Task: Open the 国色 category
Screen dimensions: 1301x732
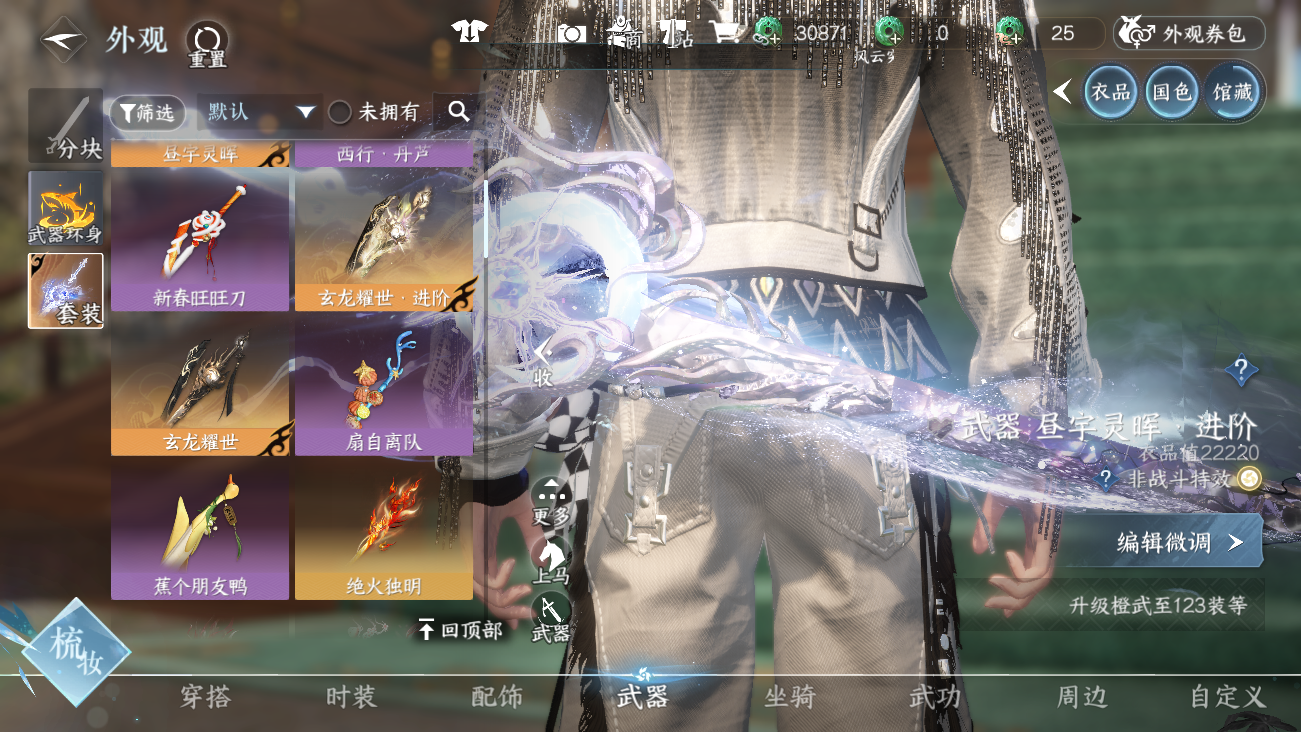Action: [x=1171, y=92]
